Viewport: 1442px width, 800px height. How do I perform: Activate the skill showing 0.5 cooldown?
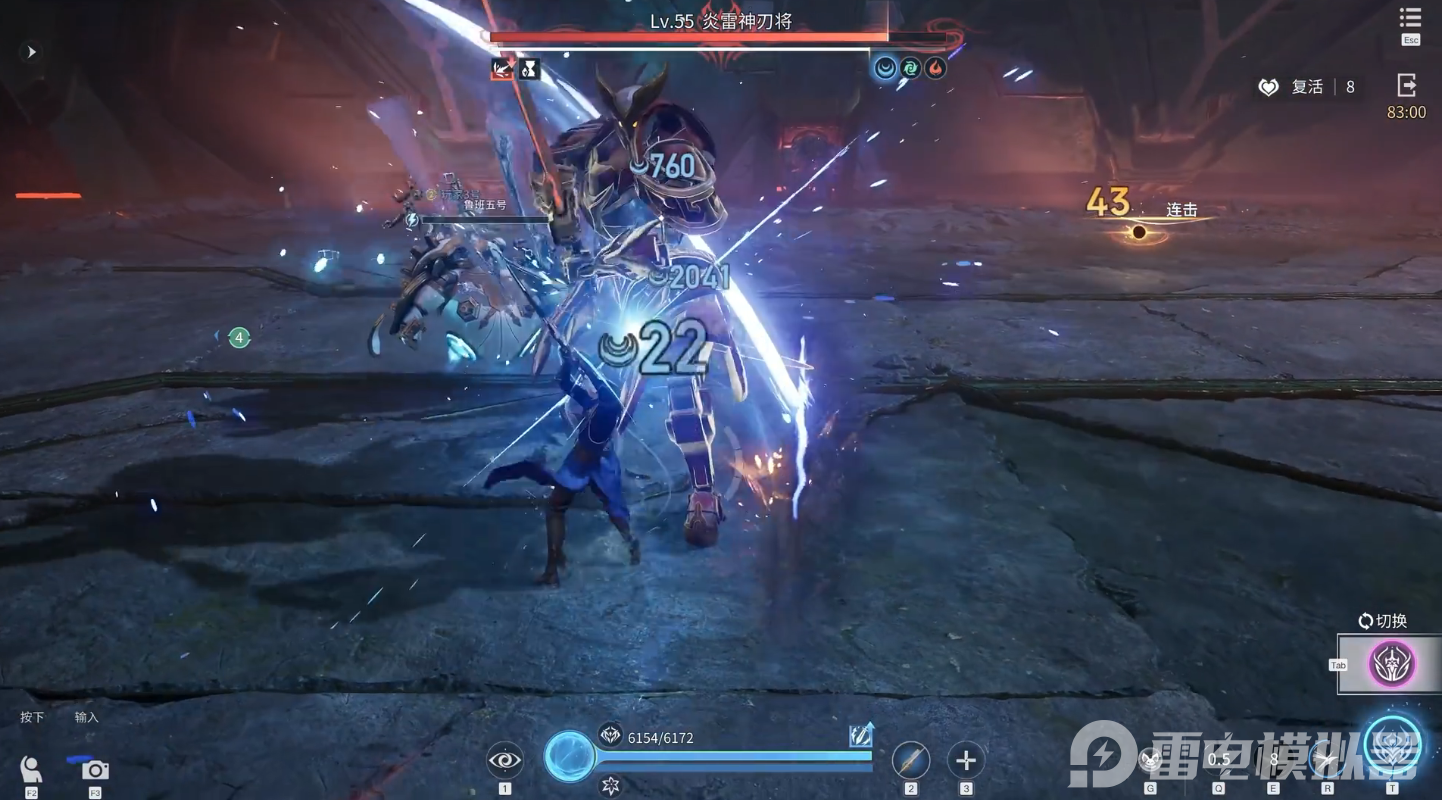coord(1219,760)
